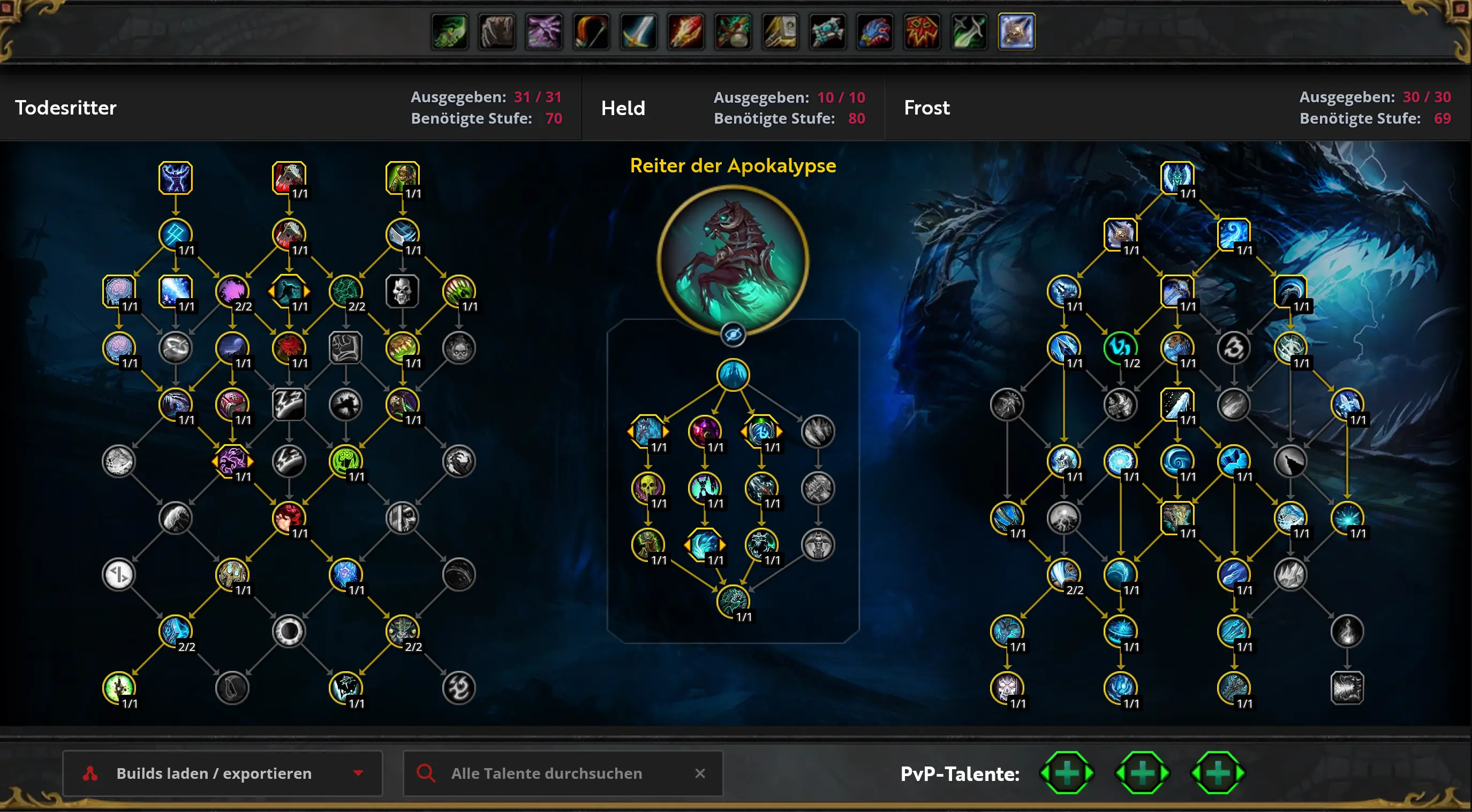Select the green 1/2 rune talent in Frost

click(x=1120, y=347)
